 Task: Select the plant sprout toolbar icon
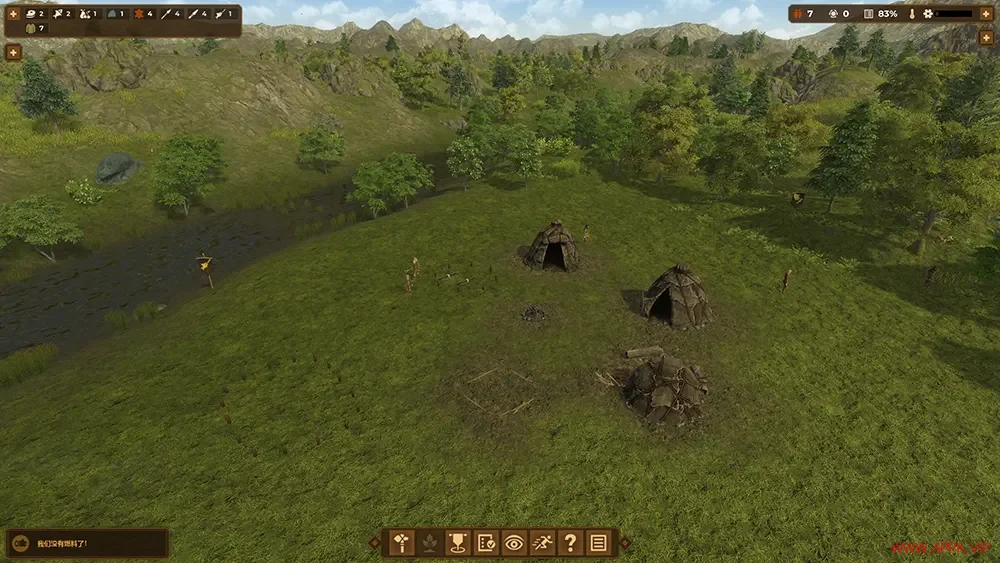click(x=430, y=543)
